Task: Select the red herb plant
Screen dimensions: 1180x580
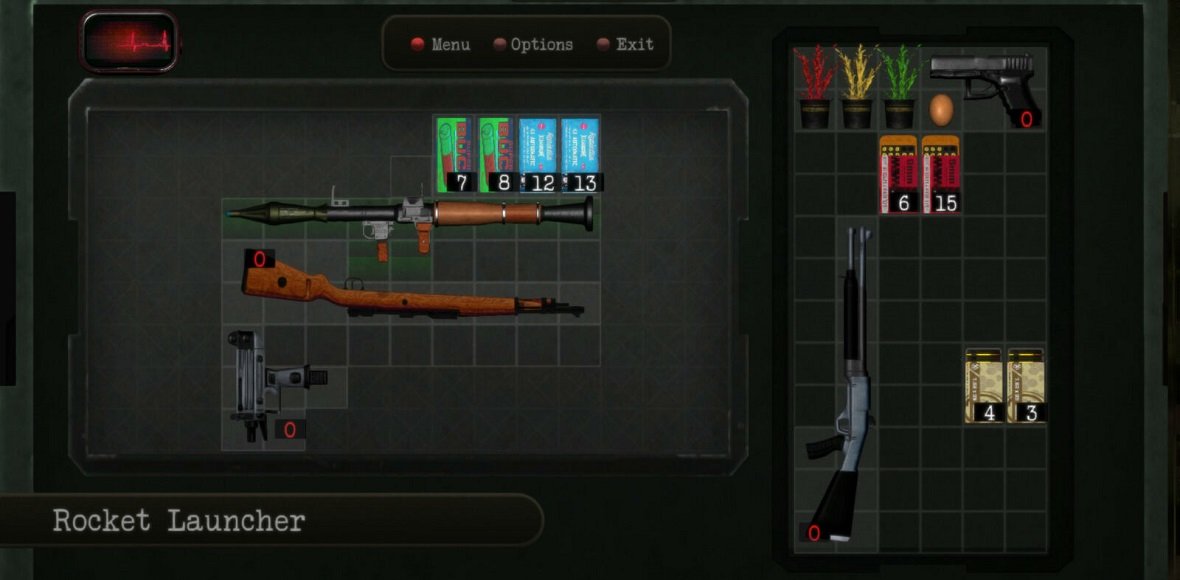Action: (815, 86)
